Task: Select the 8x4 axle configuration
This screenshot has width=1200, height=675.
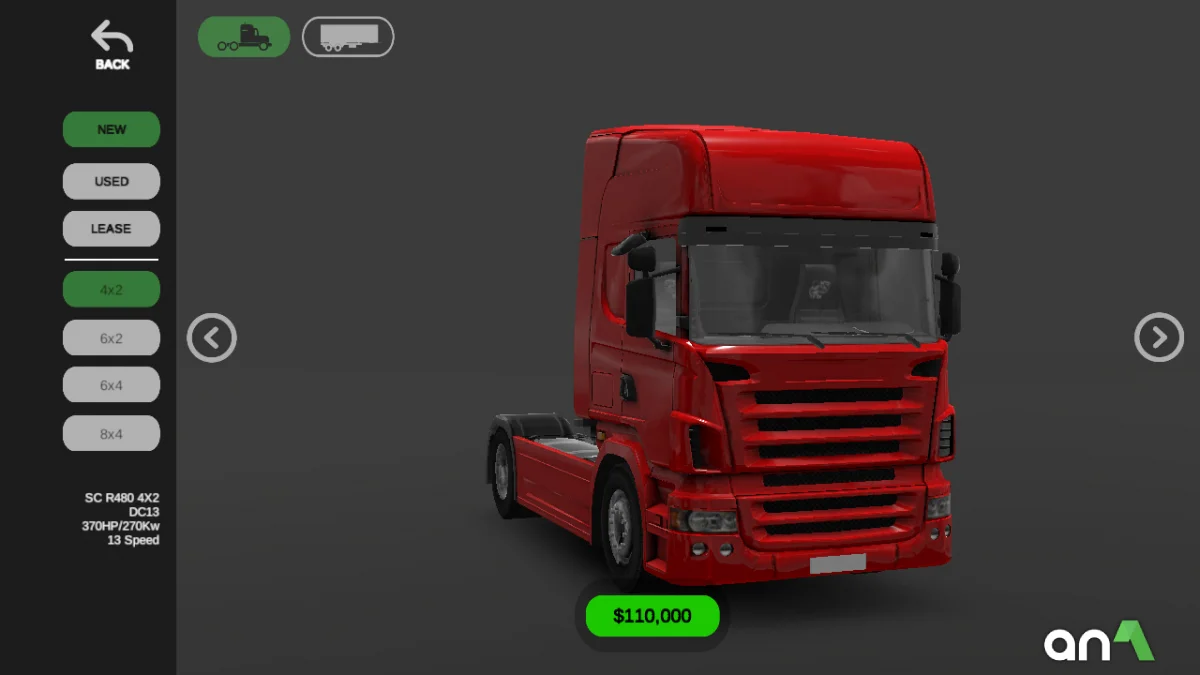Action: [x=111, y=433]
